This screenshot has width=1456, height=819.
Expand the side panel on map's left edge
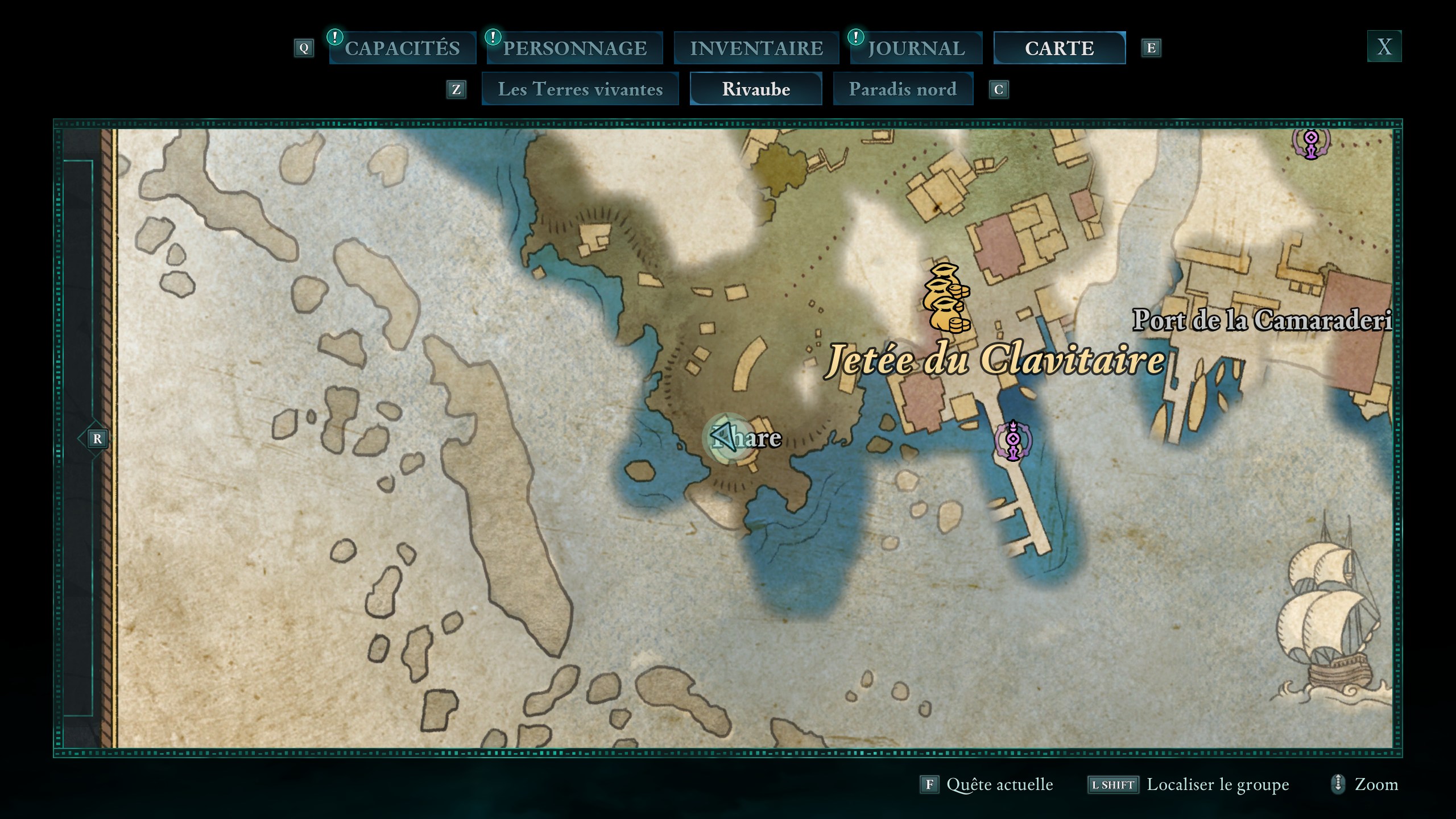coord(97,439)
